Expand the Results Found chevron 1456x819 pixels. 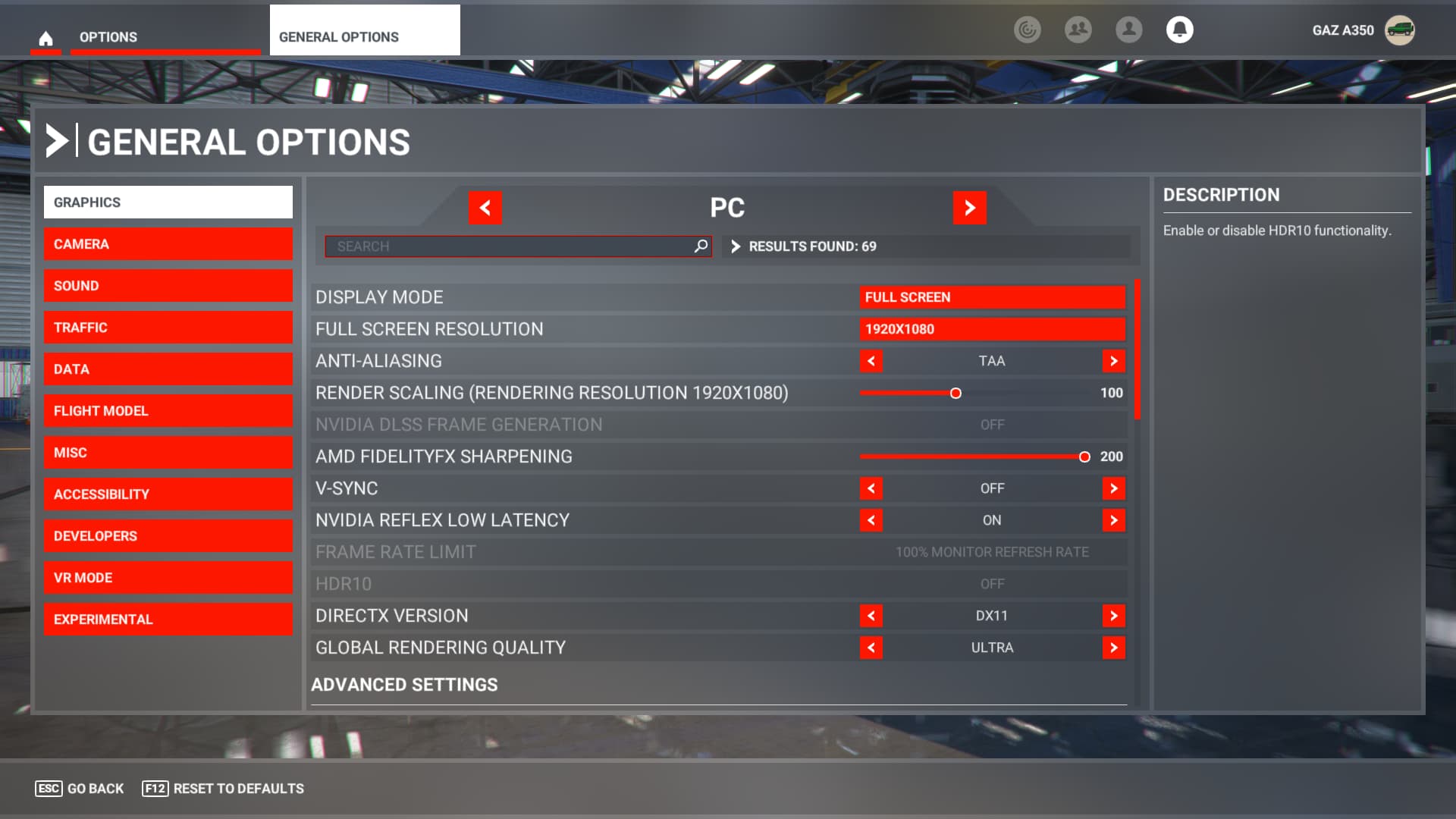734,246
